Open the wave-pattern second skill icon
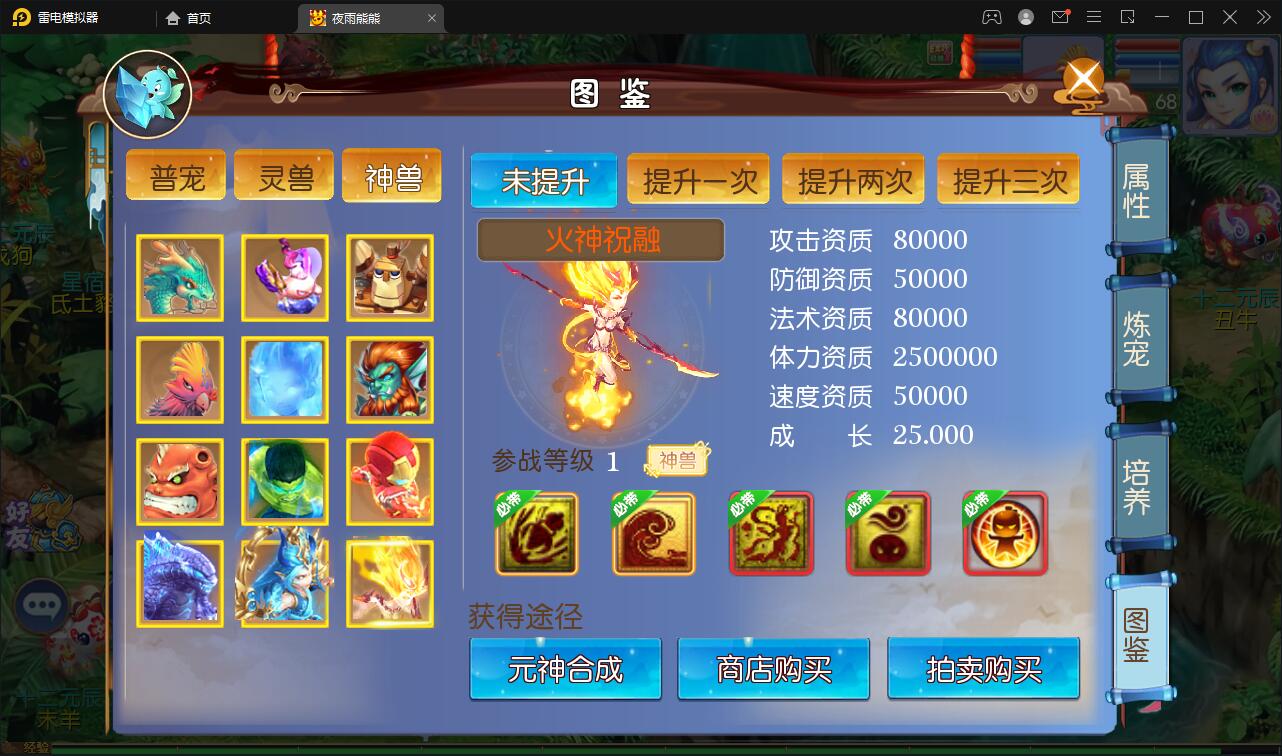Viewport: 1282px width, 756px height. (x=653, y=533)
